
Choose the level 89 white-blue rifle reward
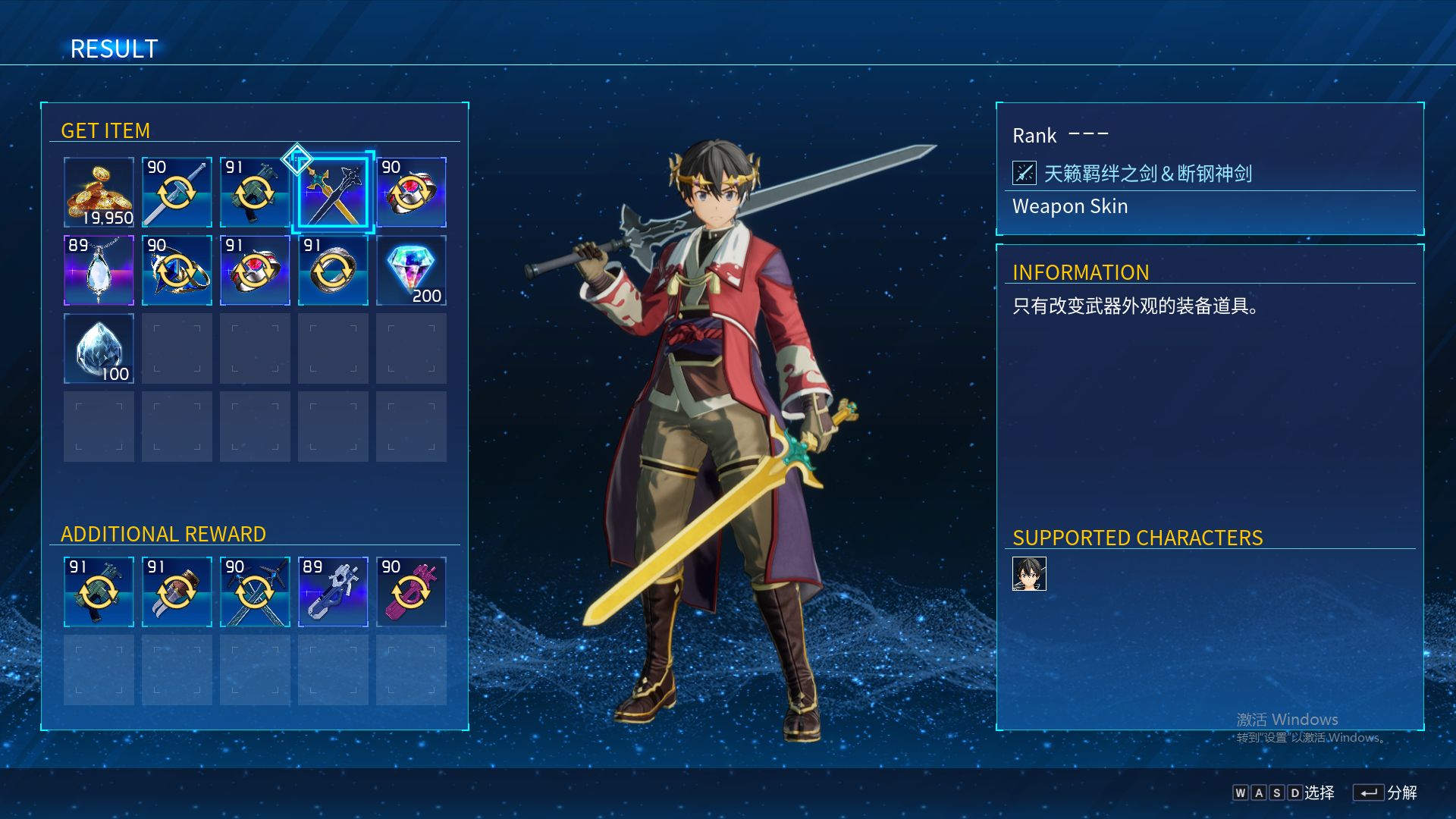(333, 592)
